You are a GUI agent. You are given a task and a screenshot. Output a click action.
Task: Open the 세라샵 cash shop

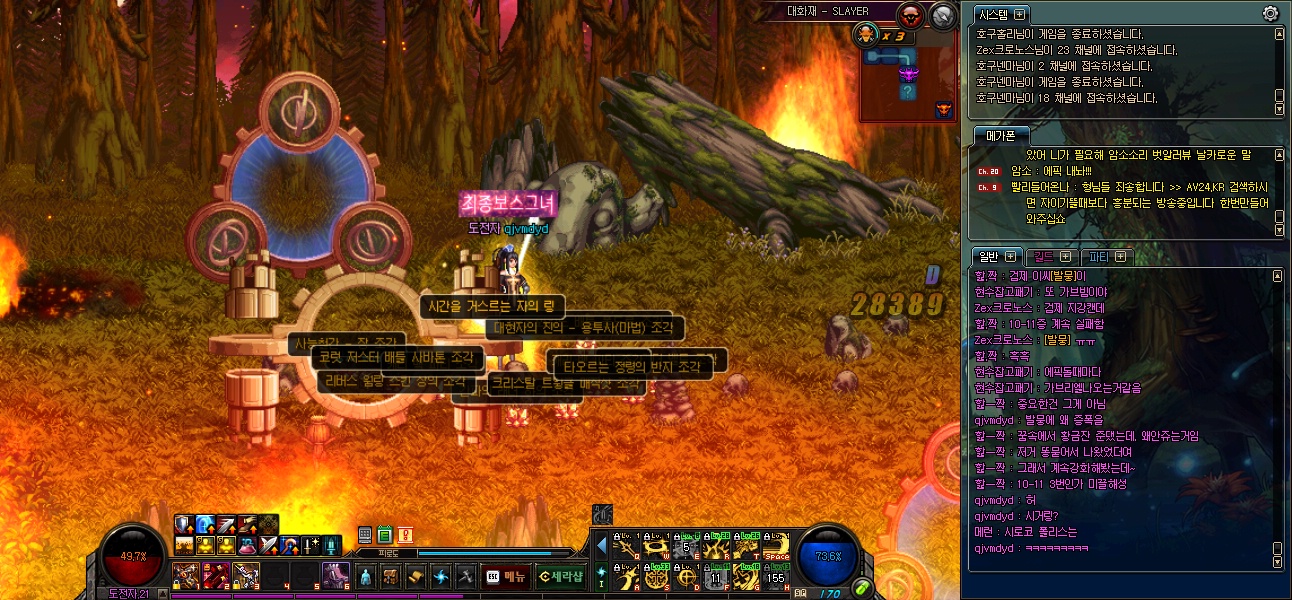click(x=560, y=576)
